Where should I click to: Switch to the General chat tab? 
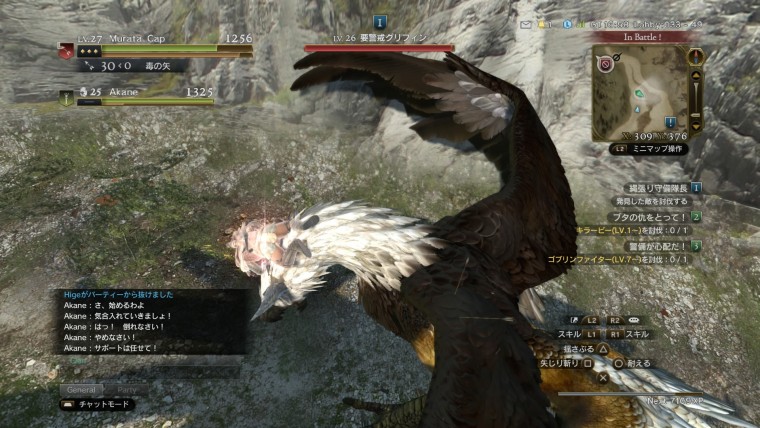(81, 389)
